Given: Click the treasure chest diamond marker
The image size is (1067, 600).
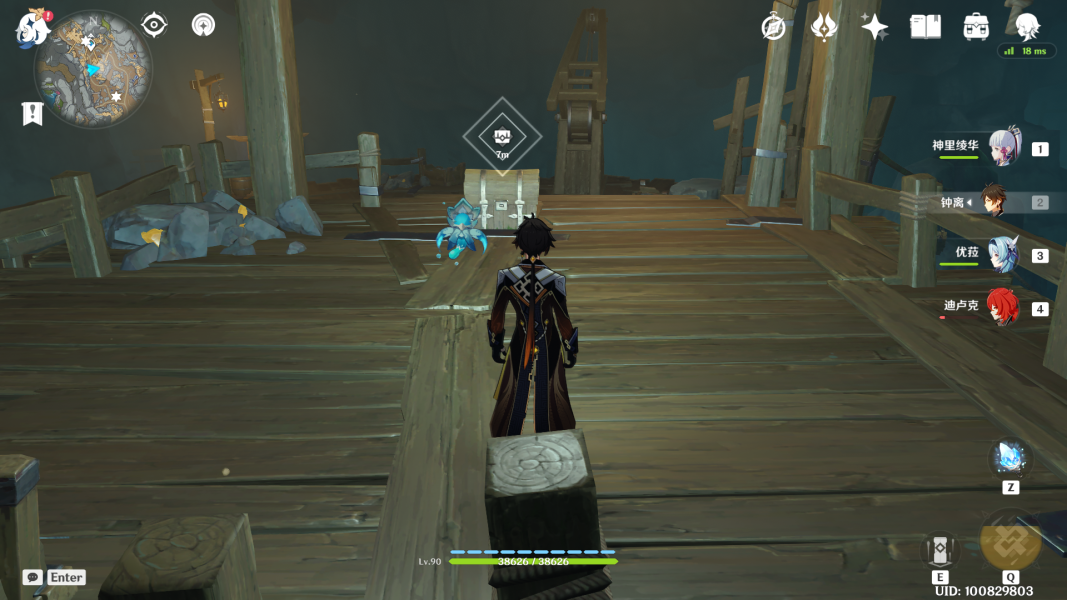Looking at the screenshot, I should pos(502,138).
